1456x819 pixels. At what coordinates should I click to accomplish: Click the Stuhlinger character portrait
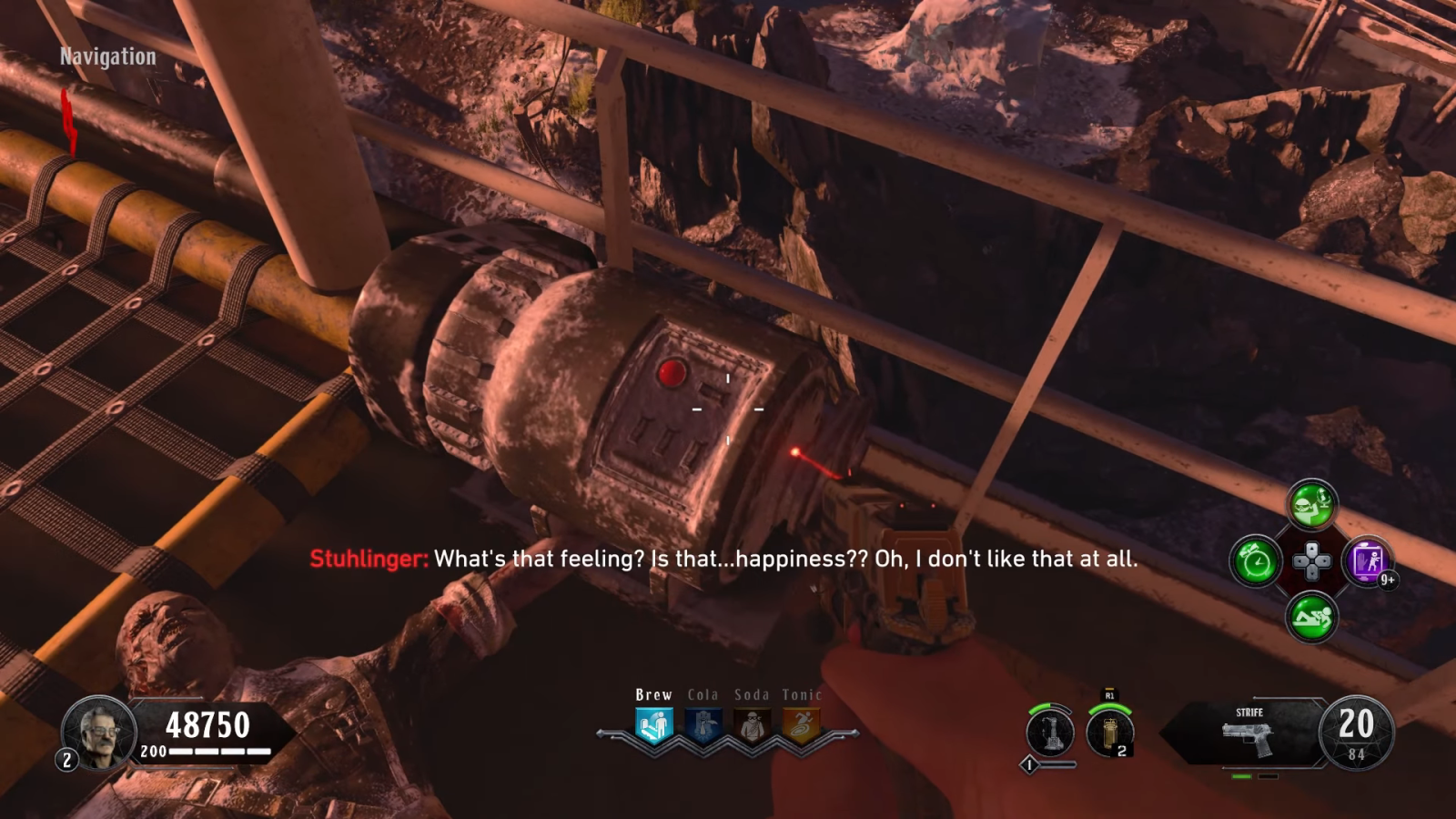98,732
